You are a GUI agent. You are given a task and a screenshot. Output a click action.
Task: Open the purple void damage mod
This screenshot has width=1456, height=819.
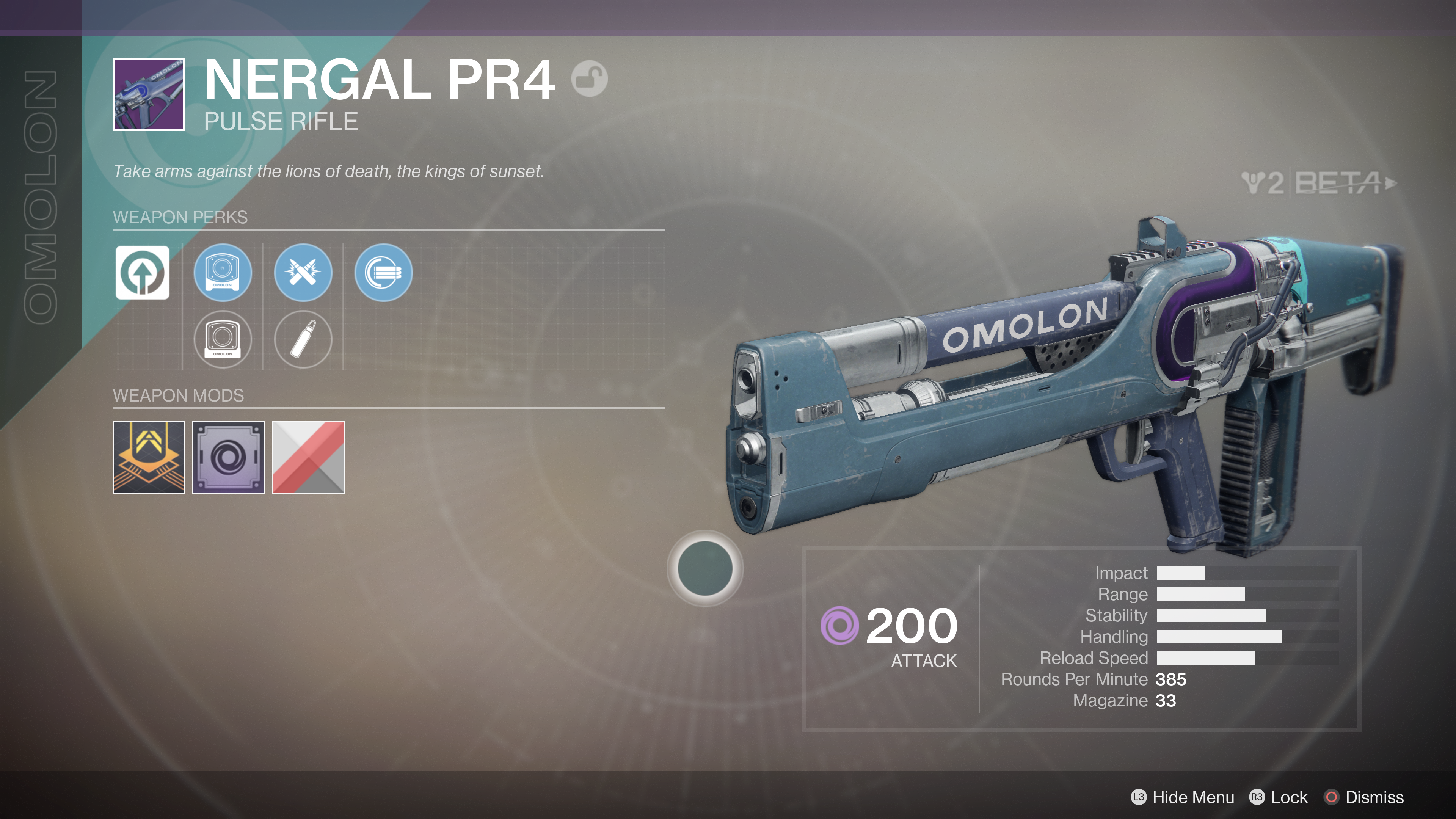tap(228, 457)
